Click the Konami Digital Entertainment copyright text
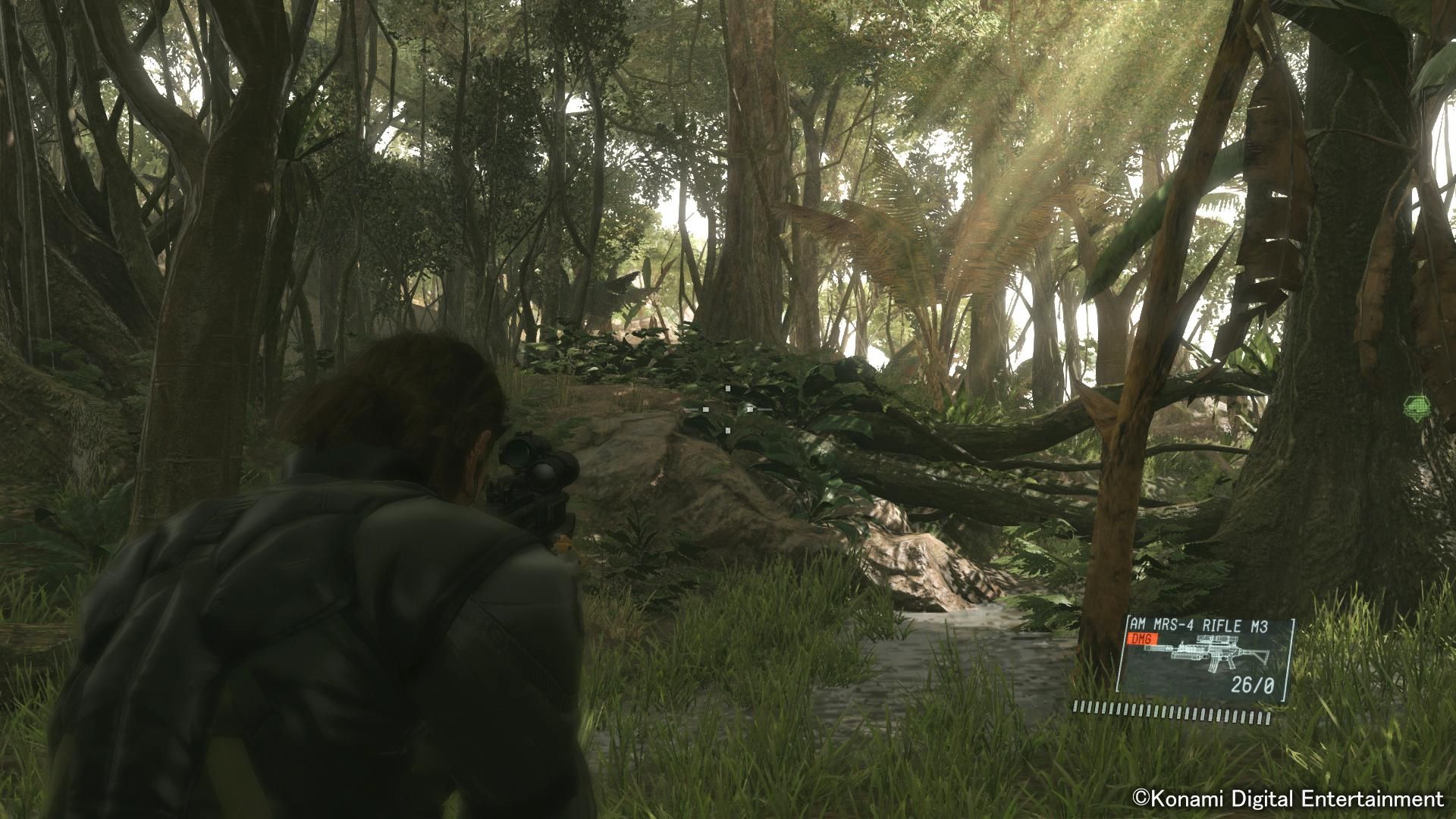Screen dimensions: 1456x819 tap(1289, 799)
